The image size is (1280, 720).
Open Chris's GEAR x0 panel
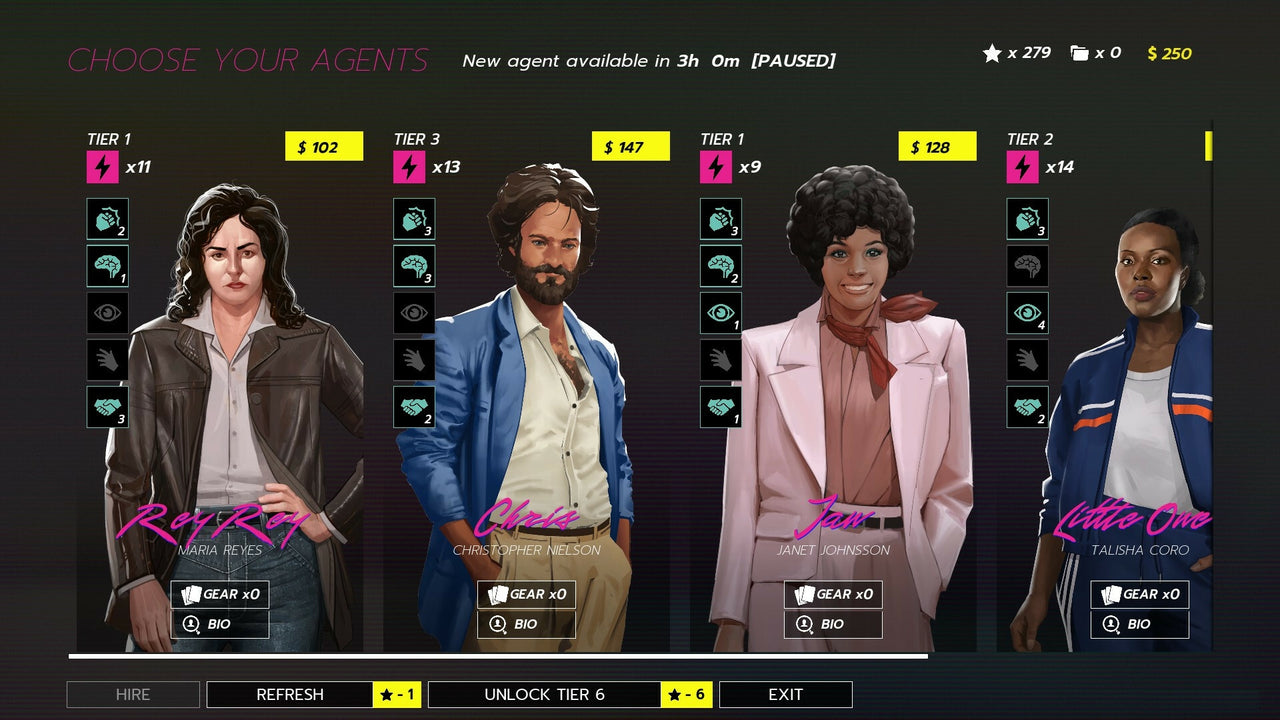click(x=527, y=594)
